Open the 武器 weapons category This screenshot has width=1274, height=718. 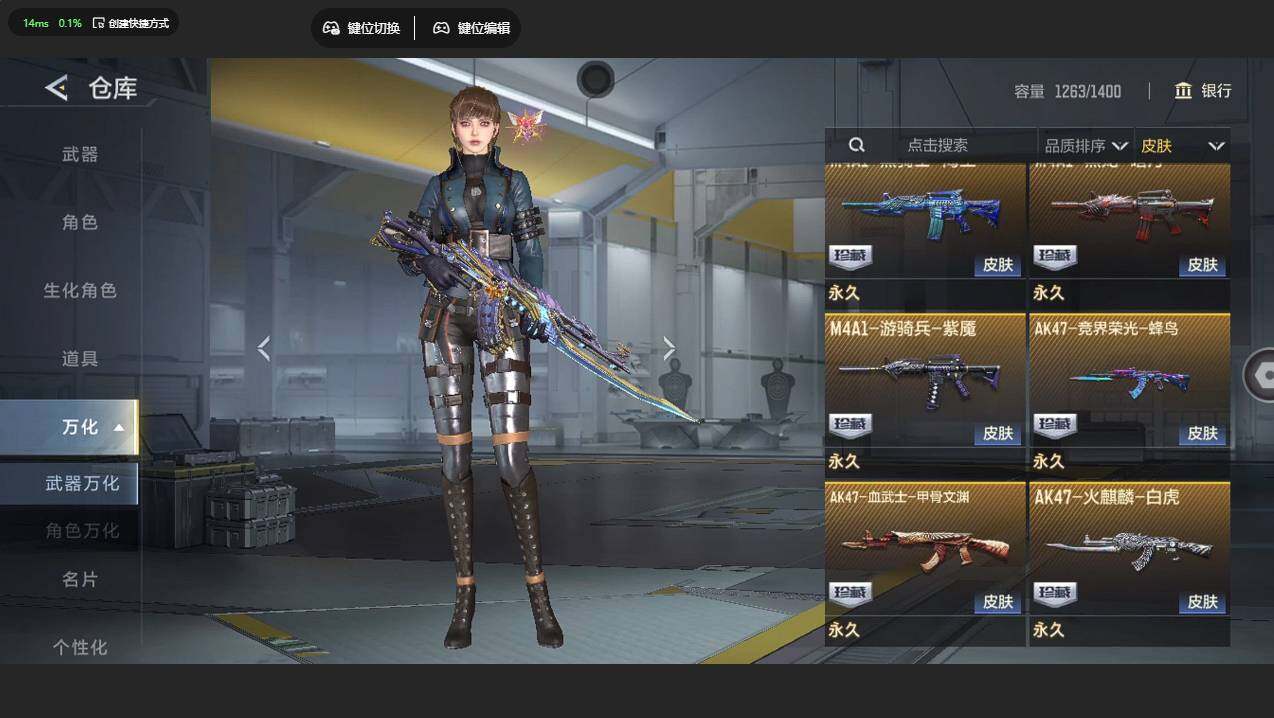[x=80, y=154]
